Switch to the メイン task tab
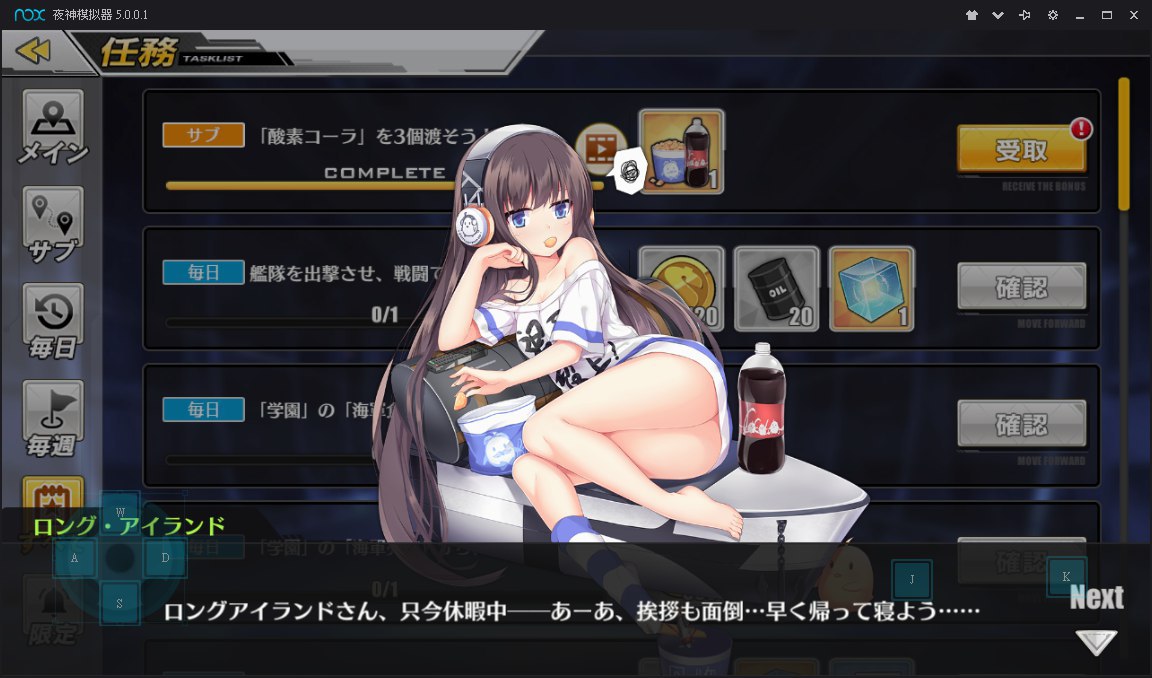1152x678 pixels. click(x=53, y=128)
